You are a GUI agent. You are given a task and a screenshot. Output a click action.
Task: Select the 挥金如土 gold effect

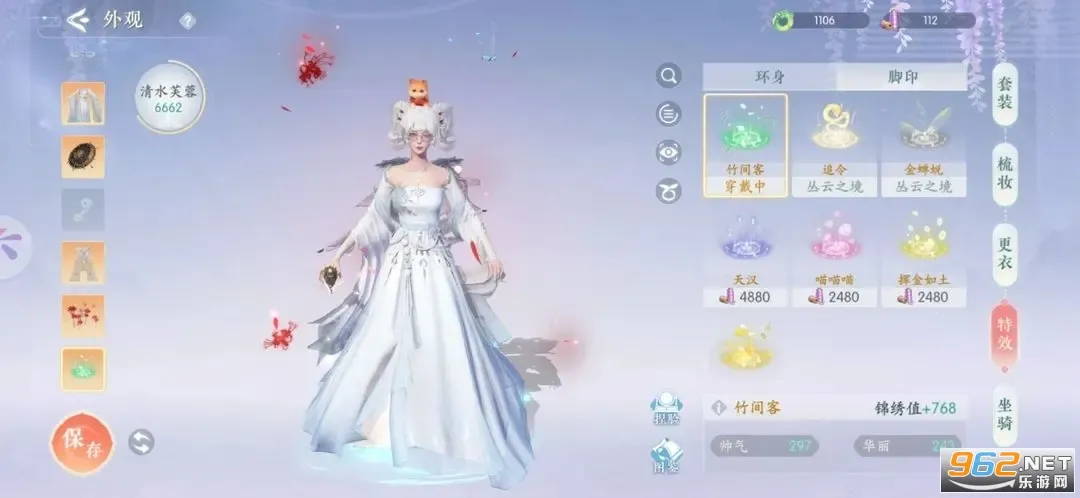coord(923,256)
